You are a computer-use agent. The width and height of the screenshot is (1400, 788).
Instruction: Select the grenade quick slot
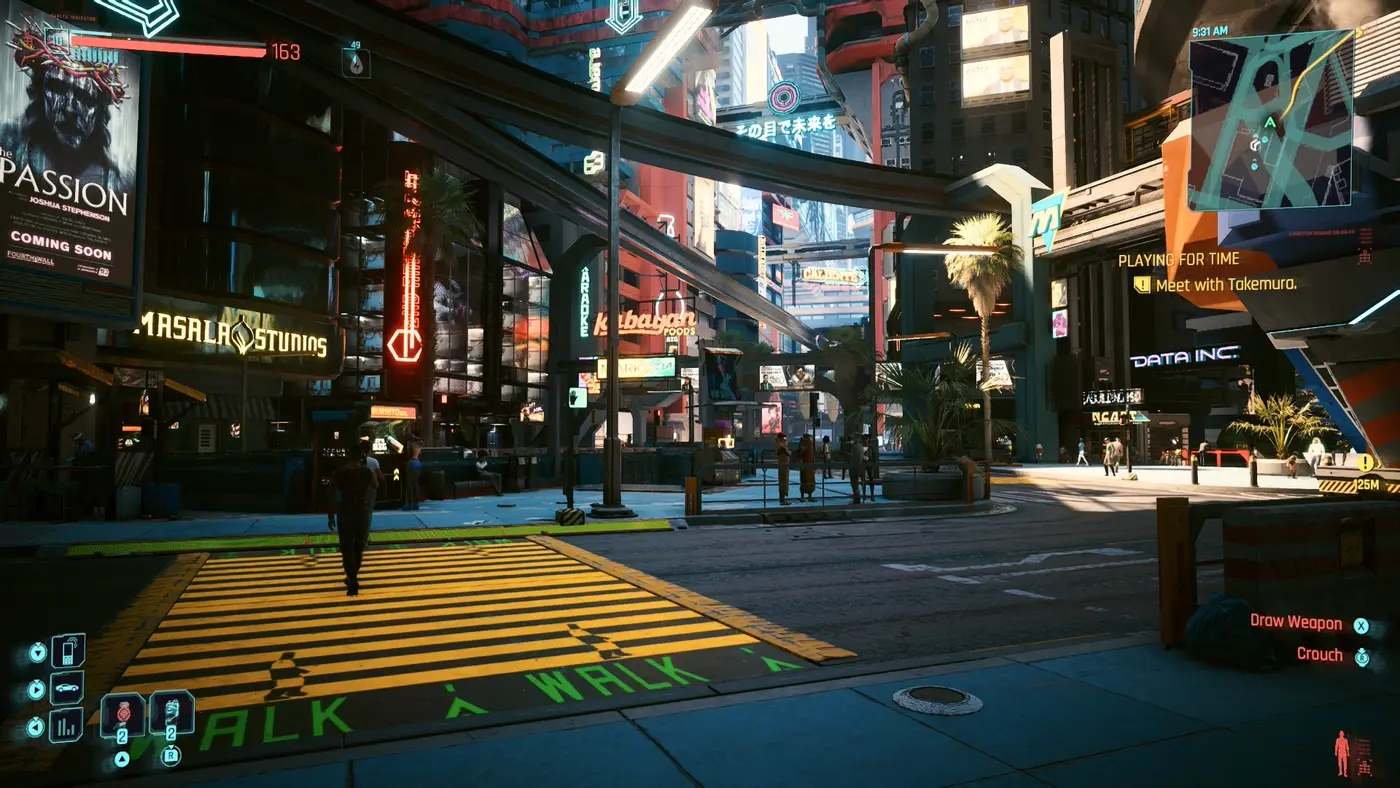(122, 715)
